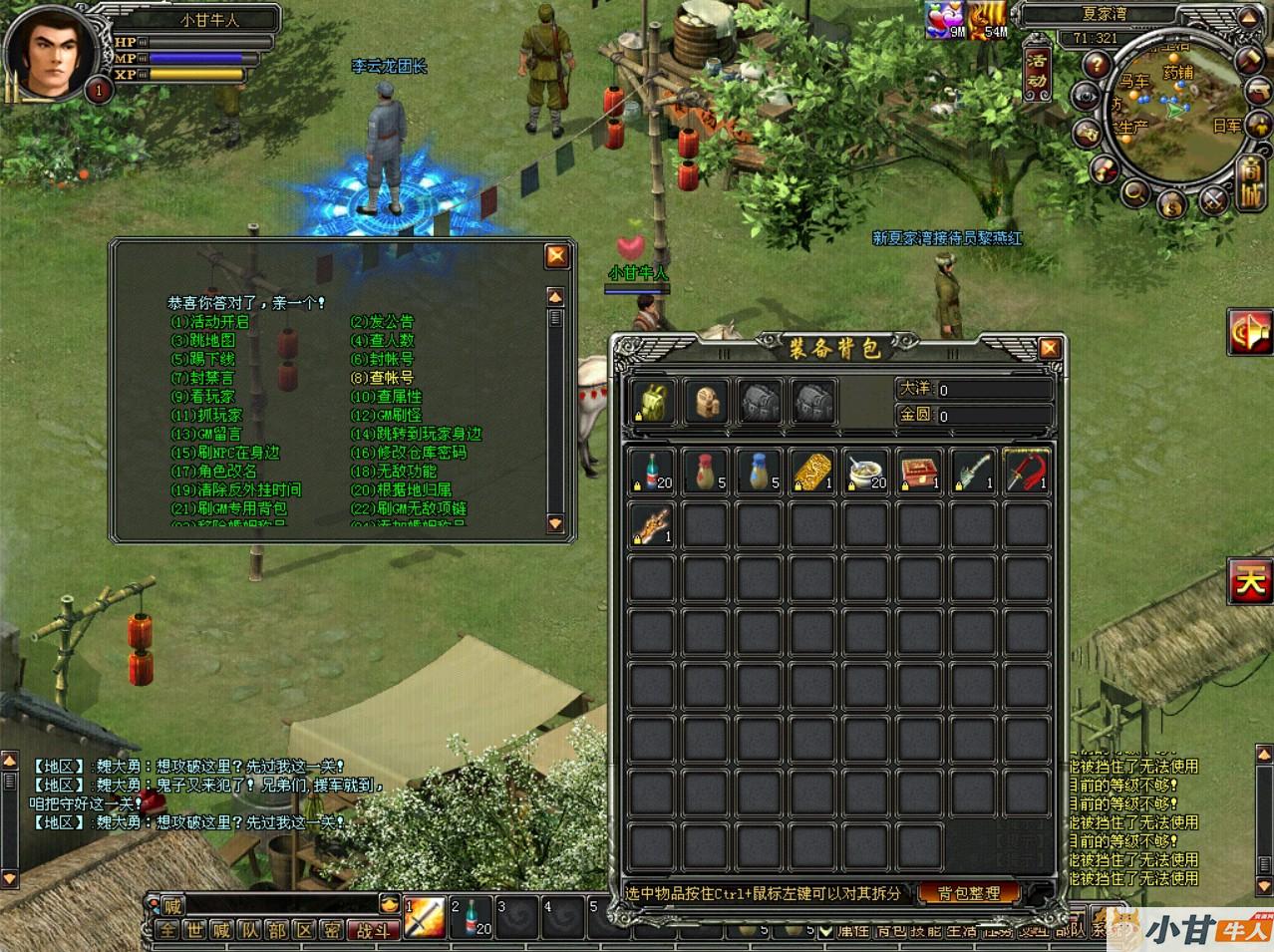Open the 商城 shop button
Image resolution: width=1274 pixels, height=952 pixels.
click(x=1250, y=181)
